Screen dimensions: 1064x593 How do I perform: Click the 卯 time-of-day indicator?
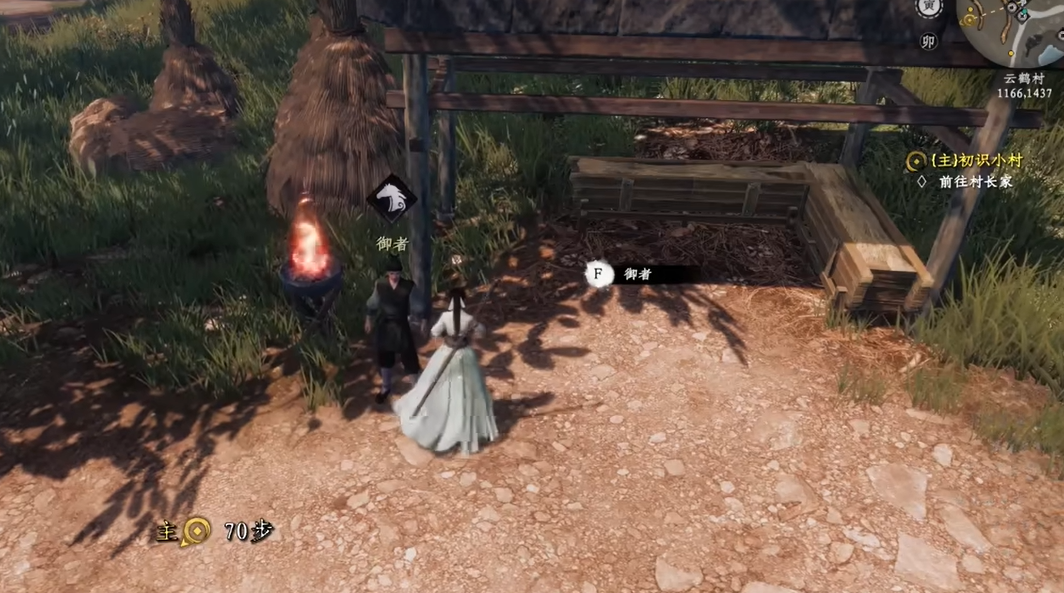click(x=928, y=41)
